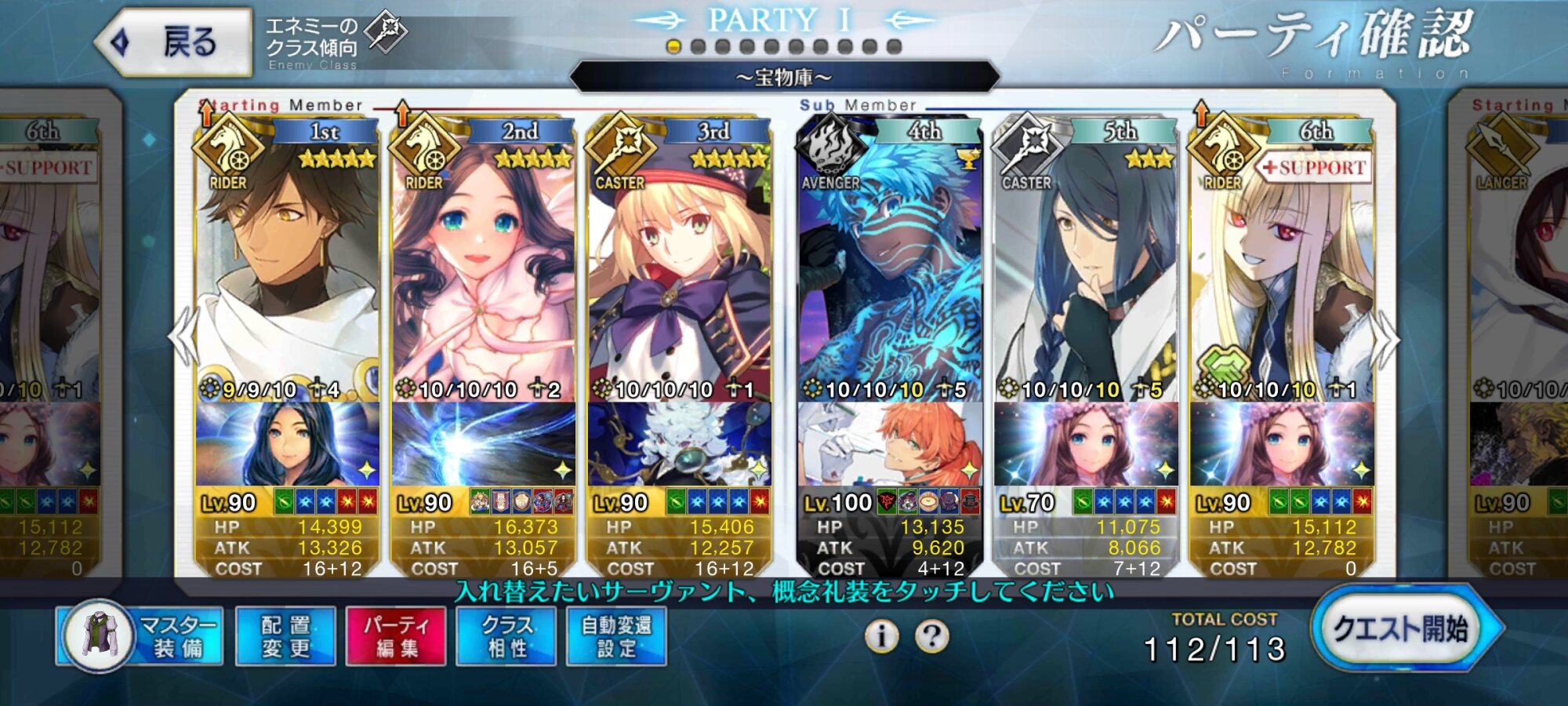Viewport: 1568px width, 706px height.
Task: Go back with the 戻る button
Action: [174, 42]
